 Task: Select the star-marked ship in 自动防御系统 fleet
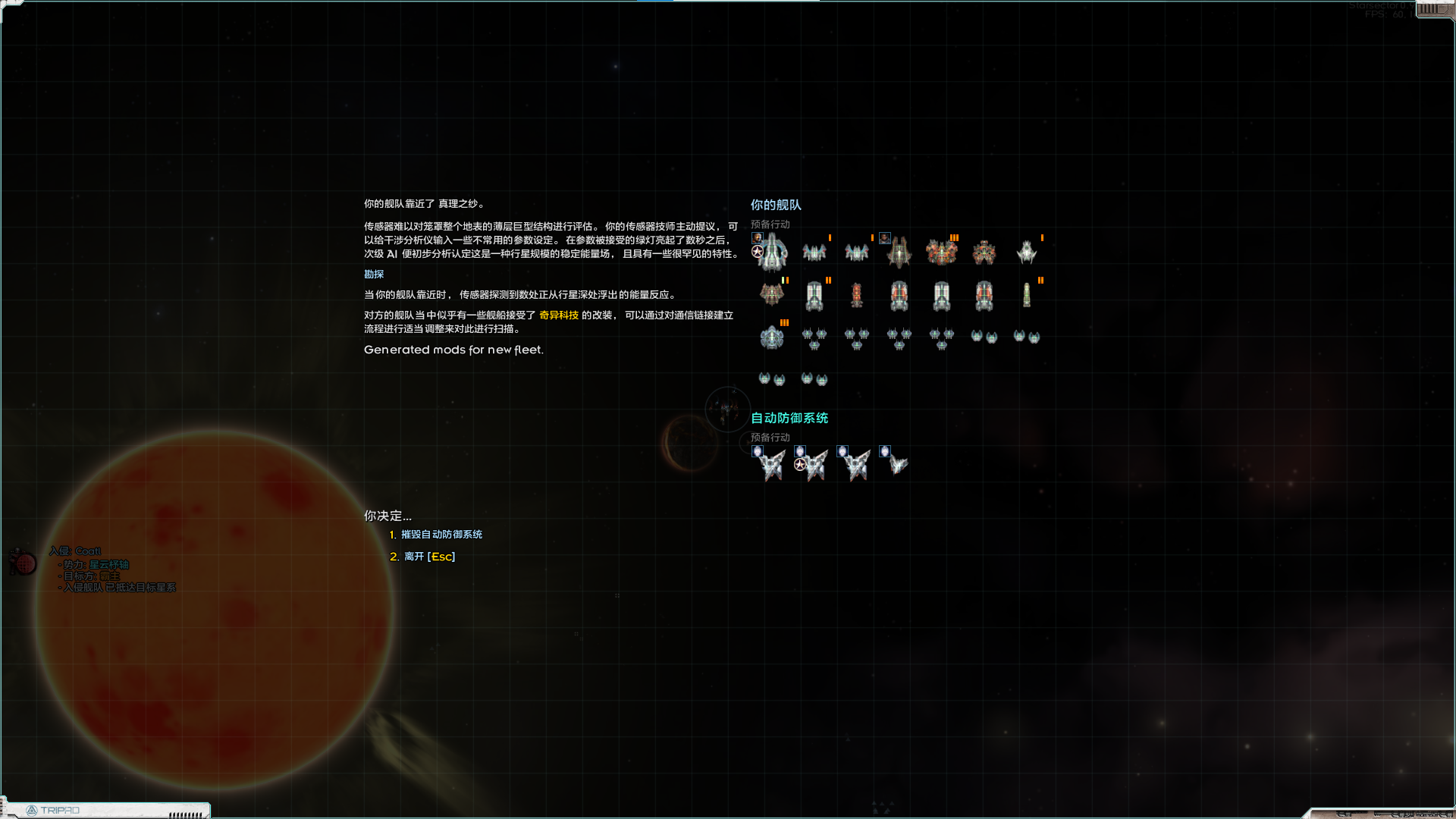(x=814, y=464)
